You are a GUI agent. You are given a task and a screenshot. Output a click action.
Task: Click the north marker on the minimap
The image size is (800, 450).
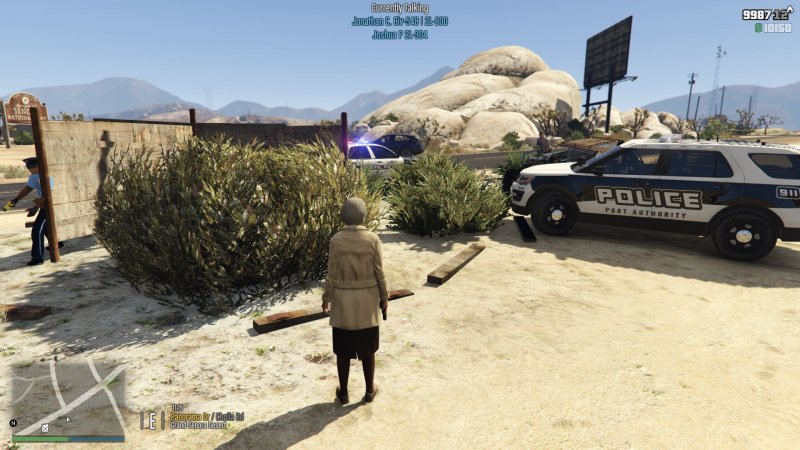pyautogui.click(x=14, y=423)
